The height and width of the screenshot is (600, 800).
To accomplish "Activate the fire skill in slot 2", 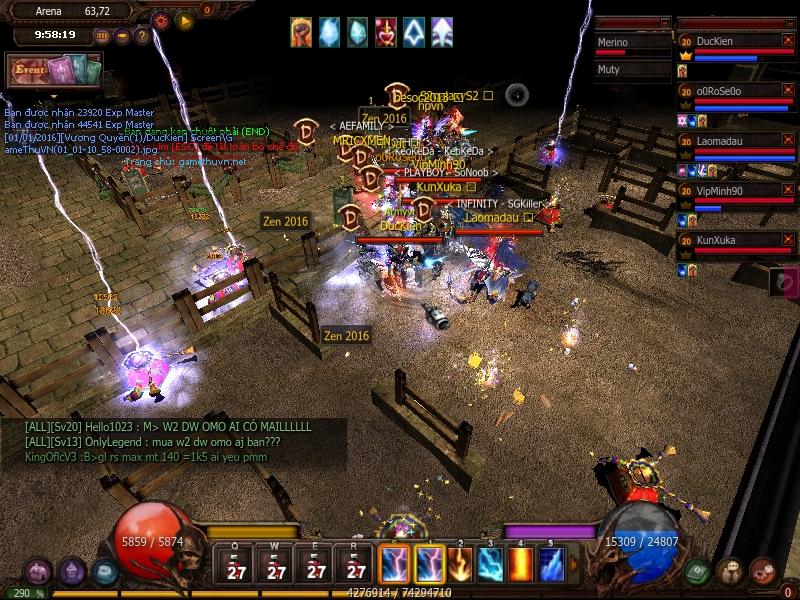I will coord(461,565).
